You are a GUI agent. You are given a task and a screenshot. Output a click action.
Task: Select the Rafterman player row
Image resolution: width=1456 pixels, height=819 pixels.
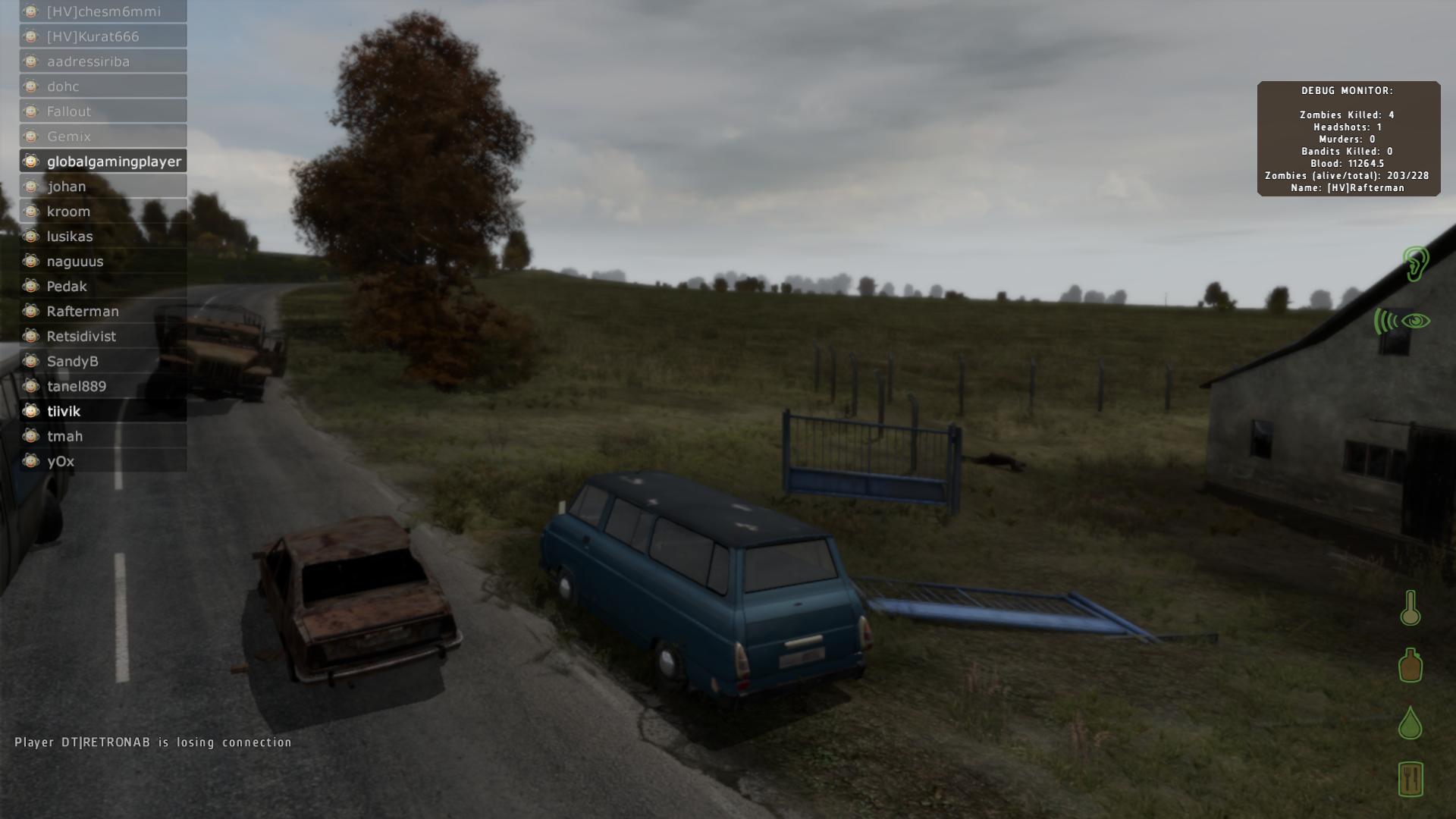click(x=103, y=312)
